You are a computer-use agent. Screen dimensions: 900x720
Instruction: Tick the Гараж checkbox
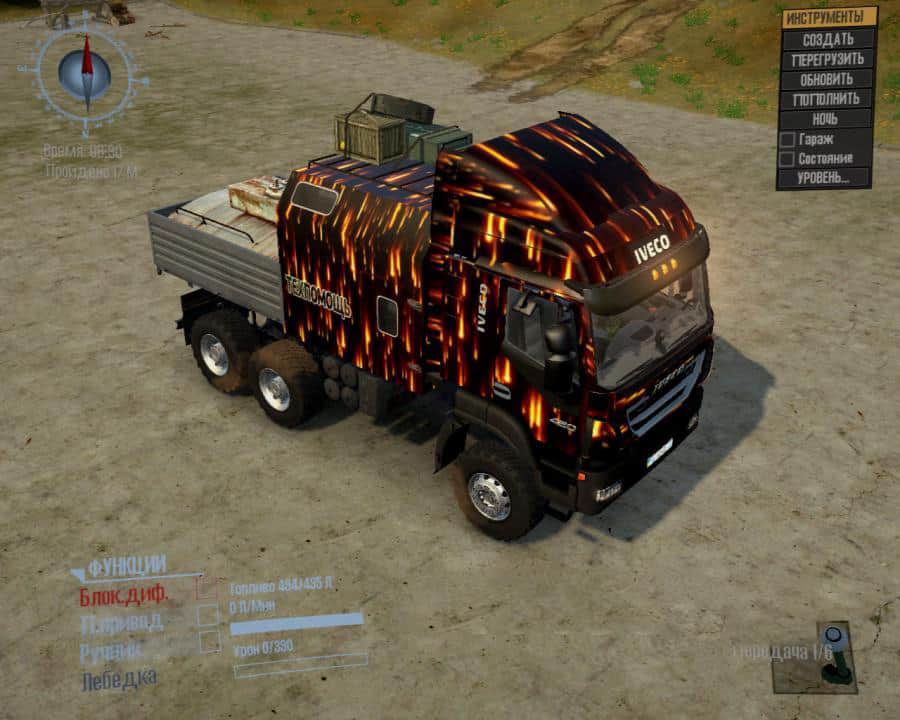click(x=787, y=139)
